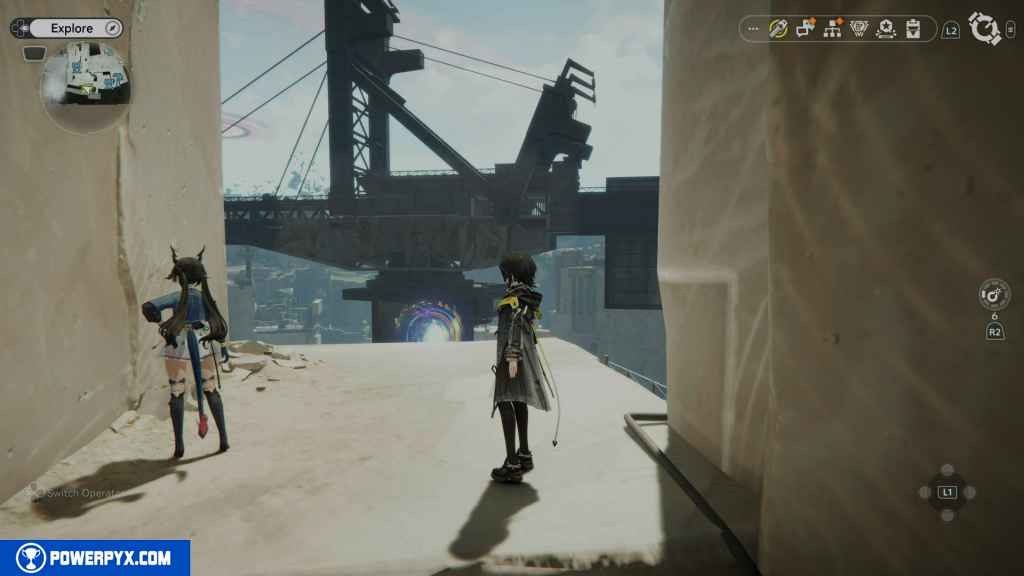This screenshot has width=1024, height=576.
Task: Open the backpack inventory icon
Action: point(913,29)
